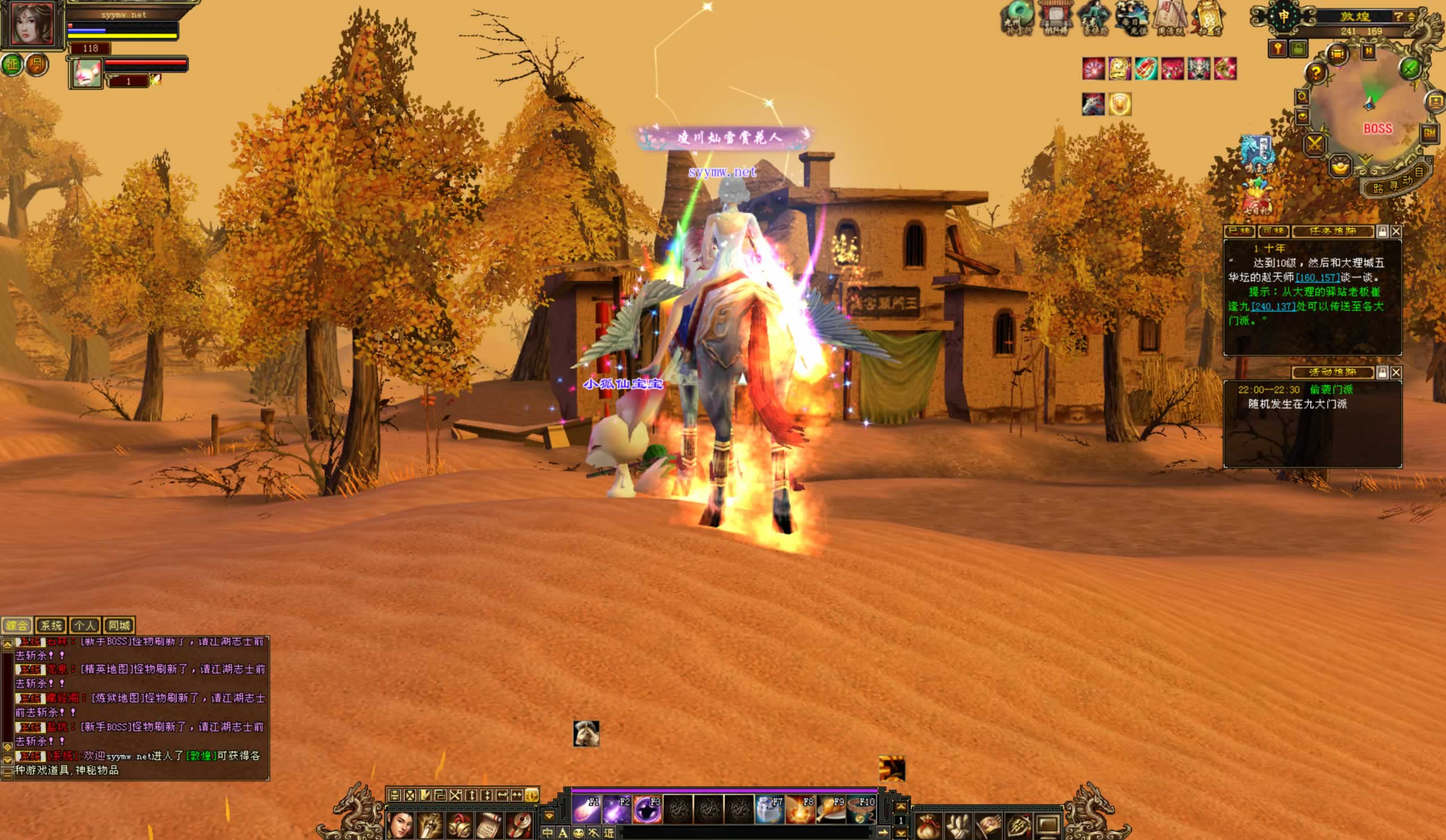1446x840 pixels.
Task: Switch to the 系统 chat tab
Action: click(x=51, y=625)
